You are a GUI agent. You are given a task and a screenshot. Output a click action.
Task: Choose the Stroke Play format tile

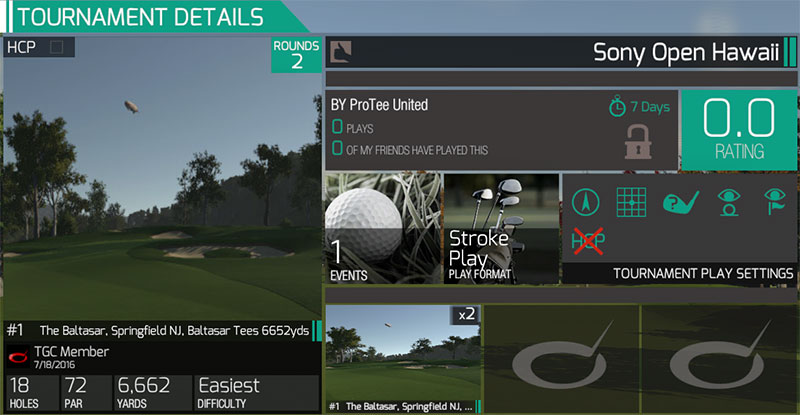pyautogui.click(x=500, y=229)
